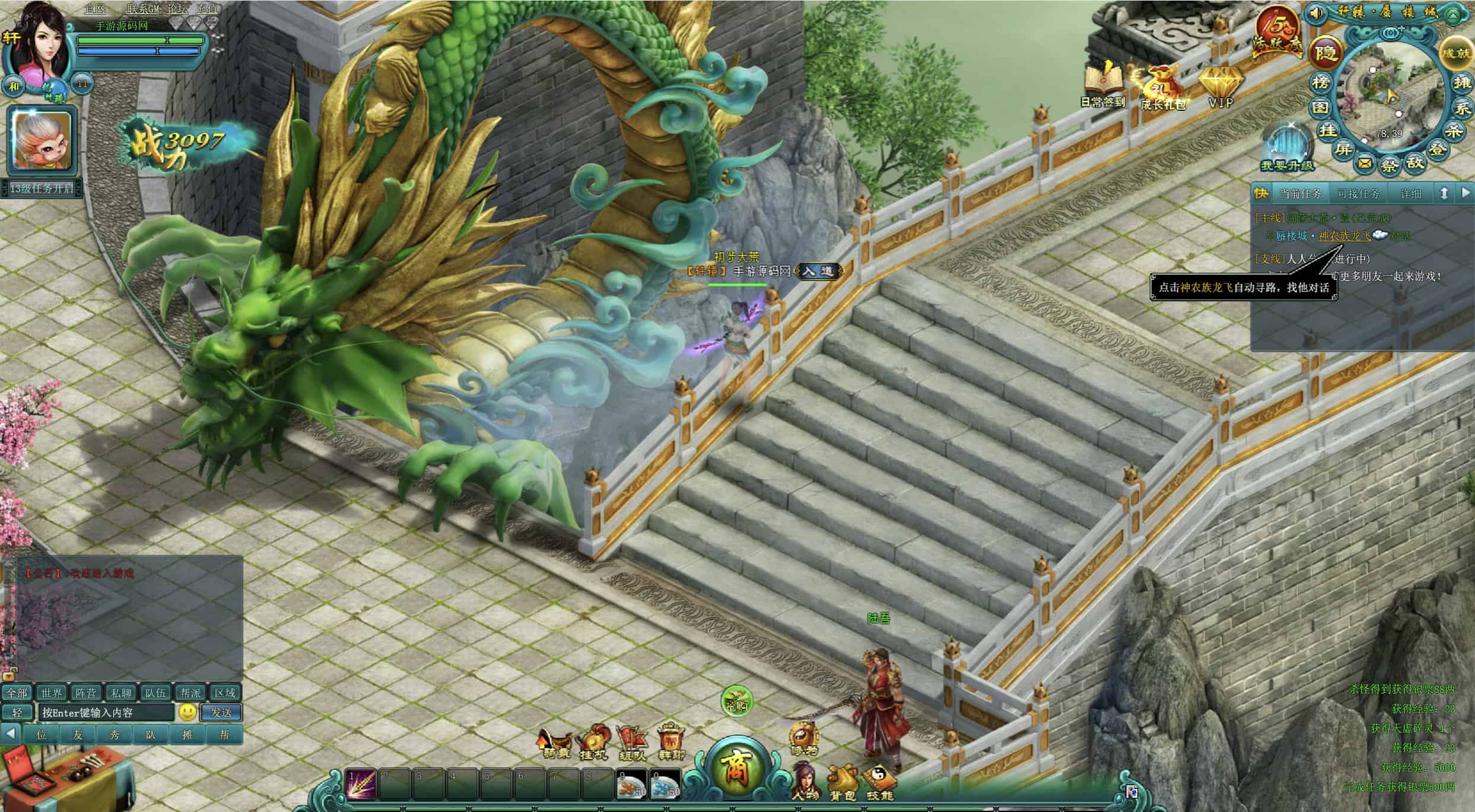Open the yellow smiley emoji picker
This screenshot has height=812, width=1475.
[187, 712]
